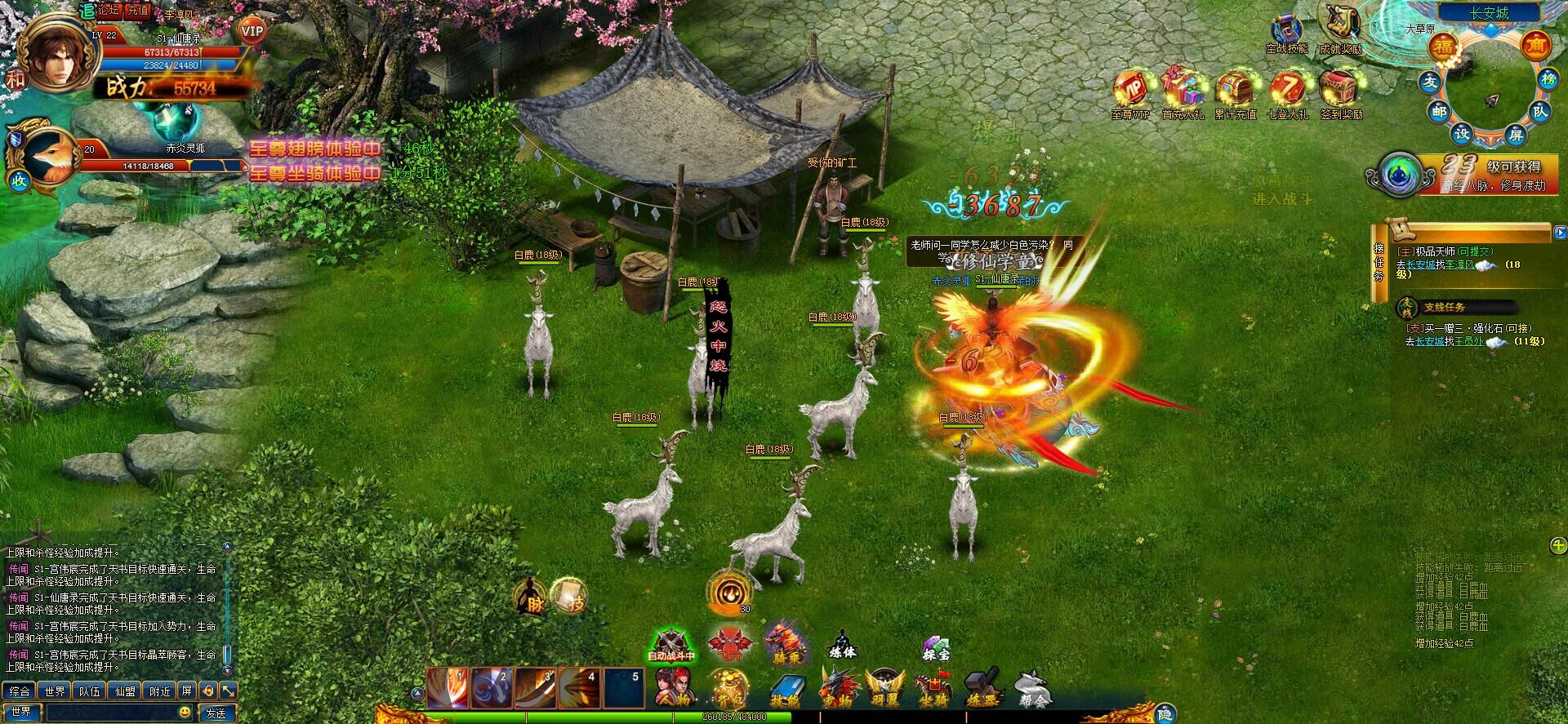Open the 坐骑 mount menu
This screenshot has height=724, width=1568.
(932, 688)
